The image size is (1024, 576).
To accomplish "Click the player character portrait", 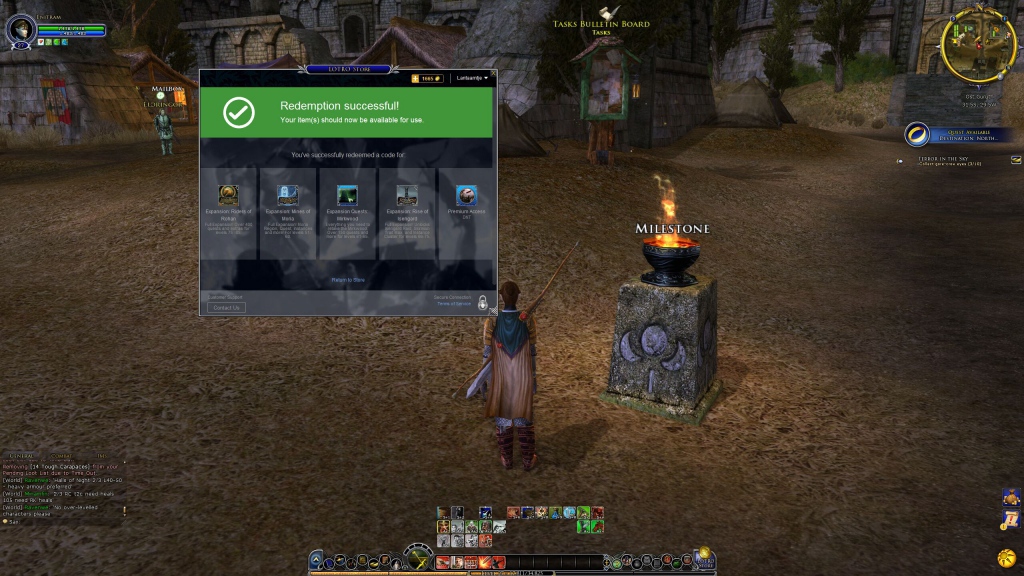I will 20,29.
